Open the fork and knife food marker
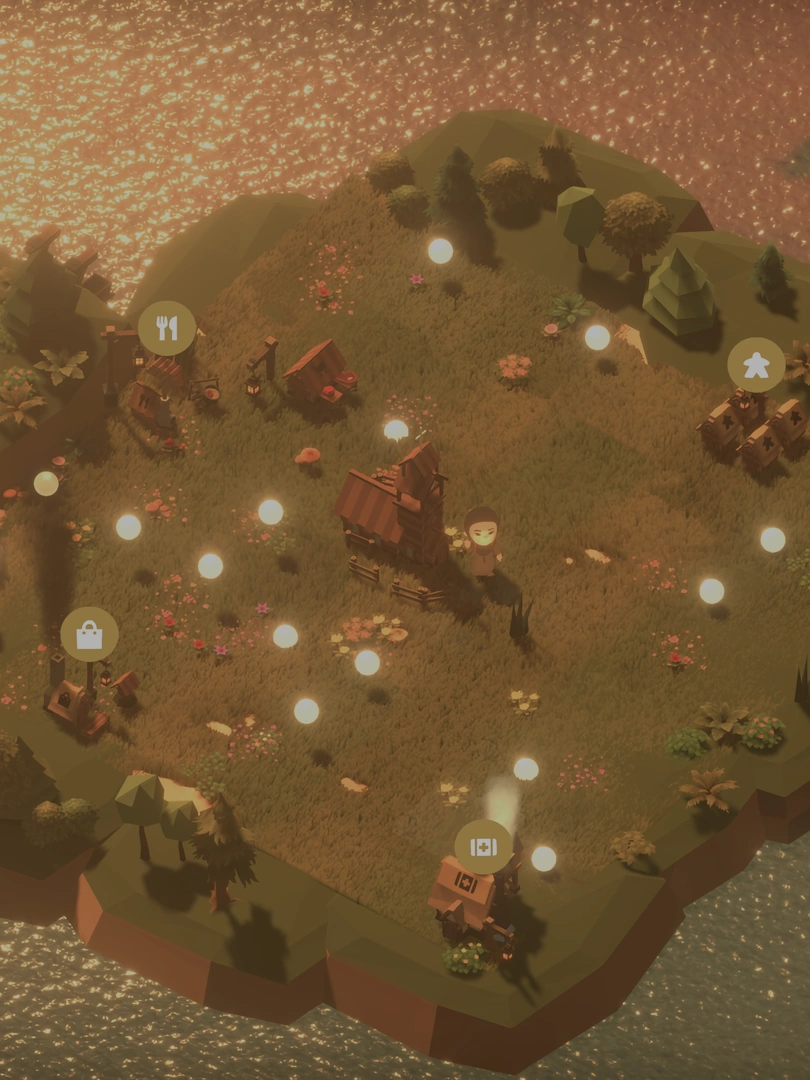The width and height of the screenshot is (810, 1080). pos(167,328)
